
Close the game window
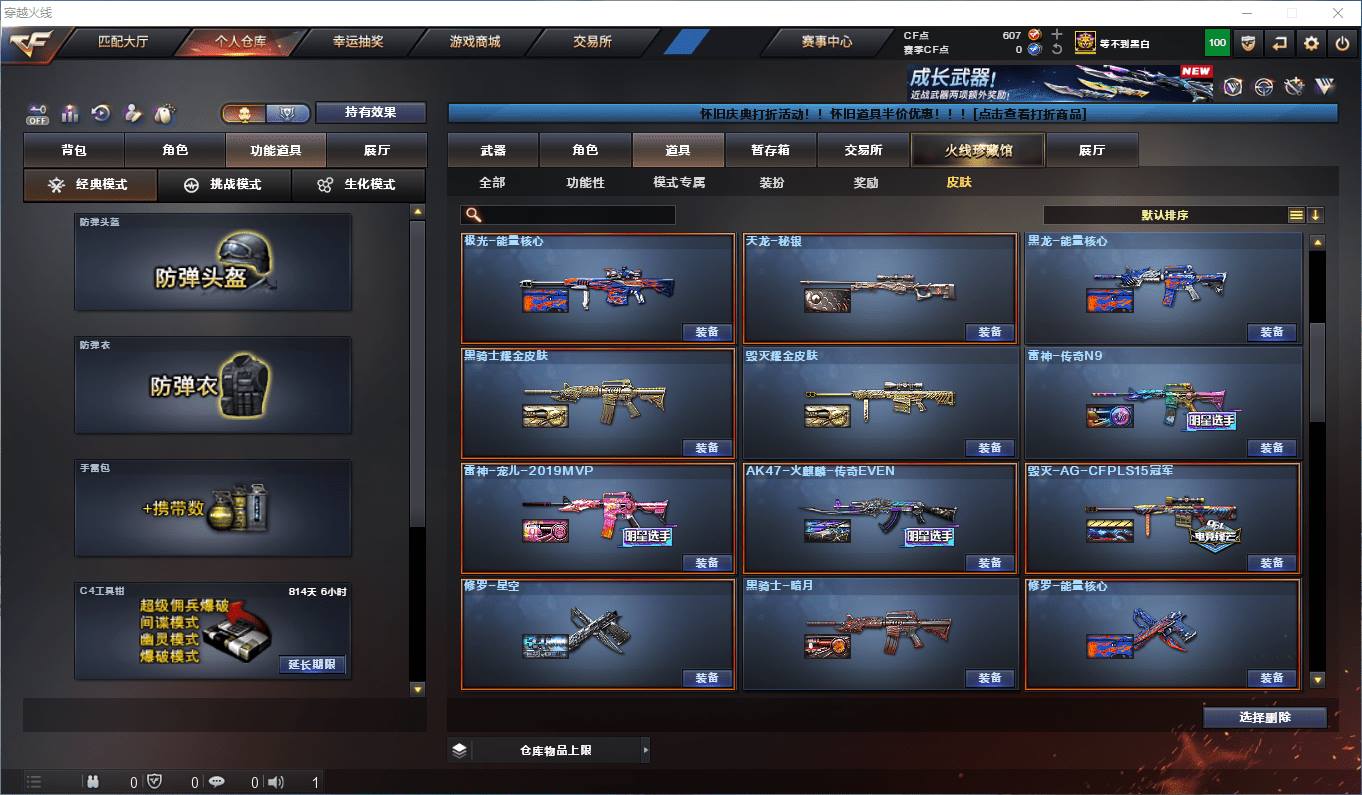(1338, 13)
